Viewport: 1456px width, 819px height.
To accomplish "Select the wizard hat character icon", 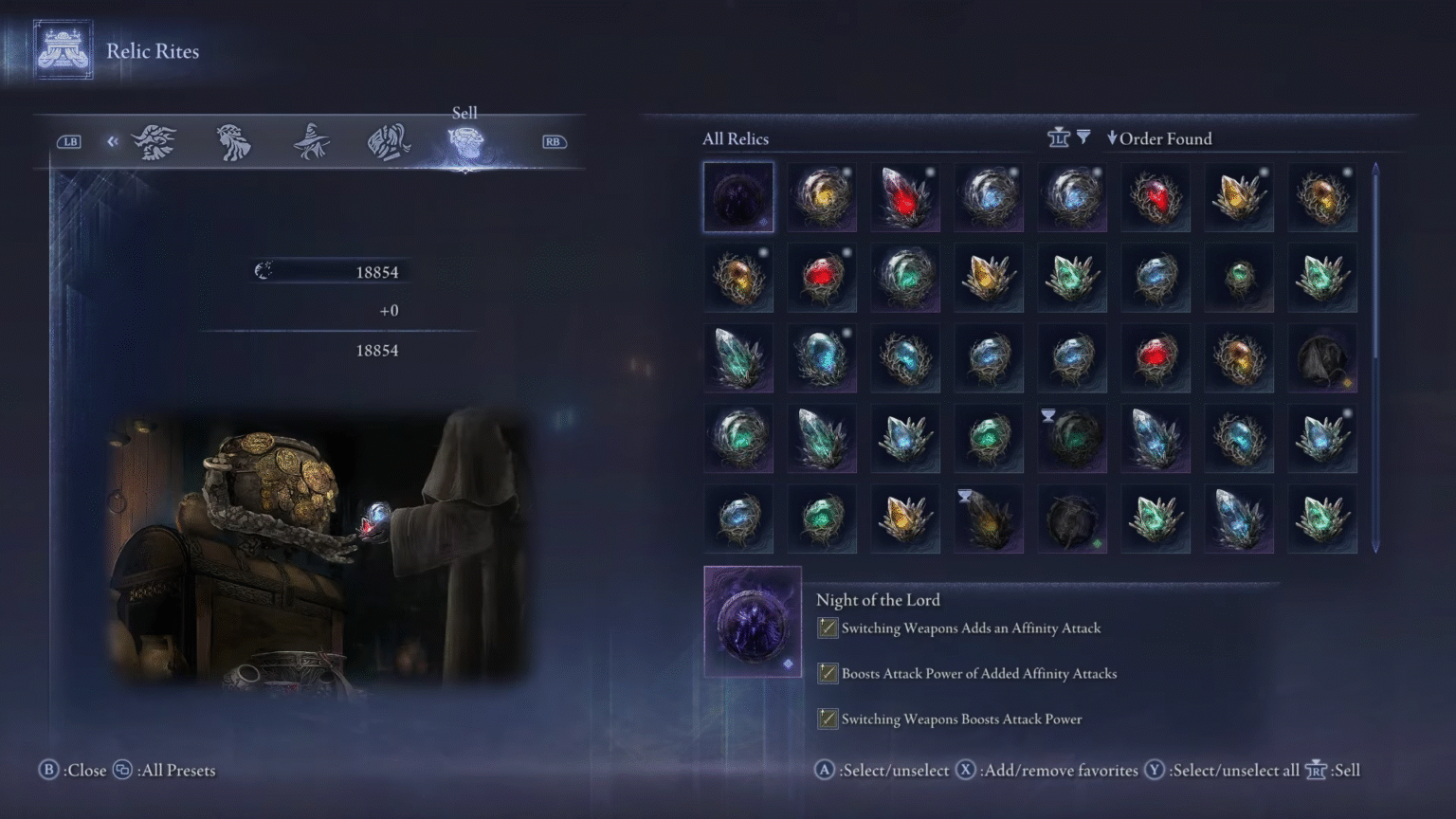I will [313, 140].
